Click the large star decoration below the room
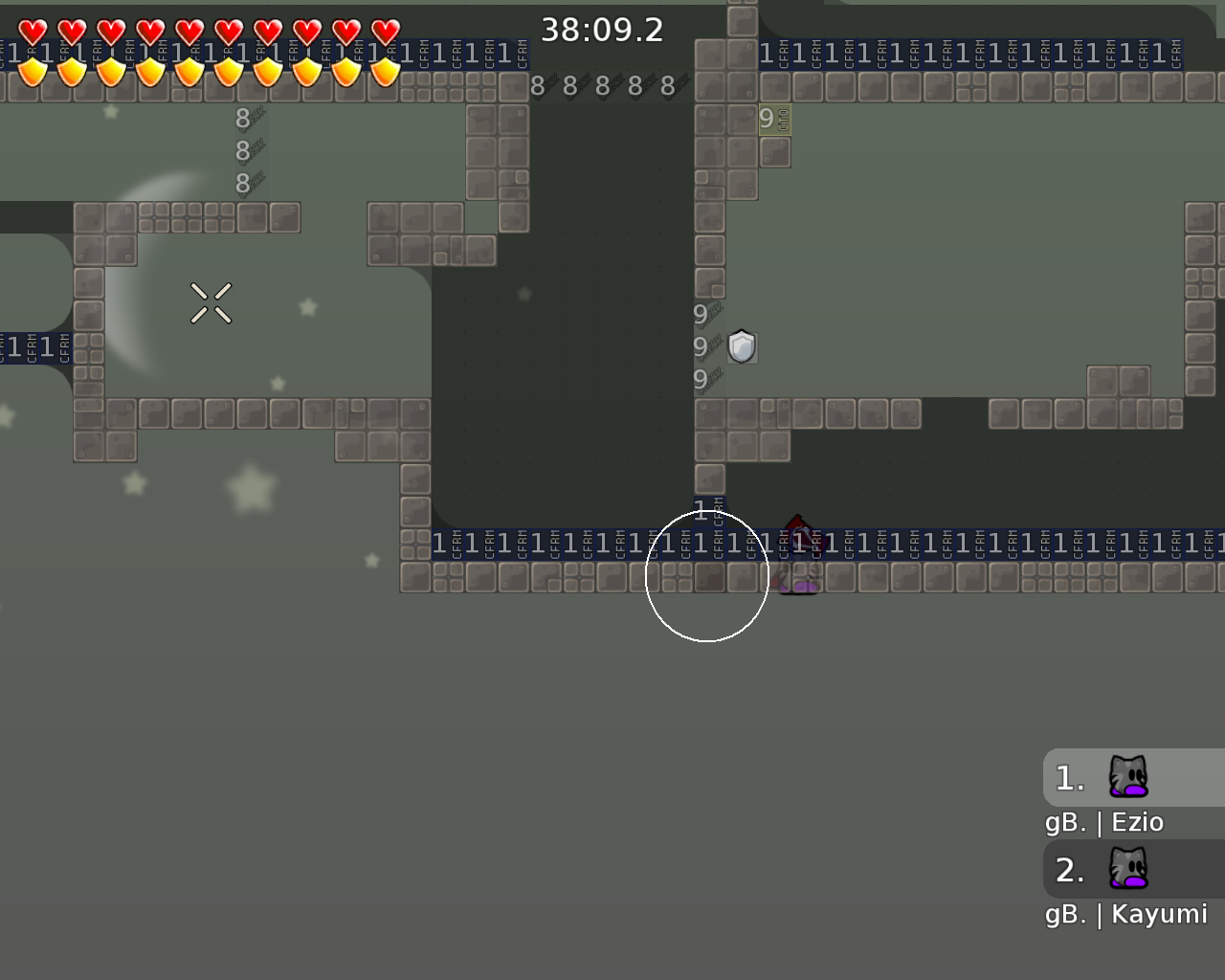 pos(251,488)
